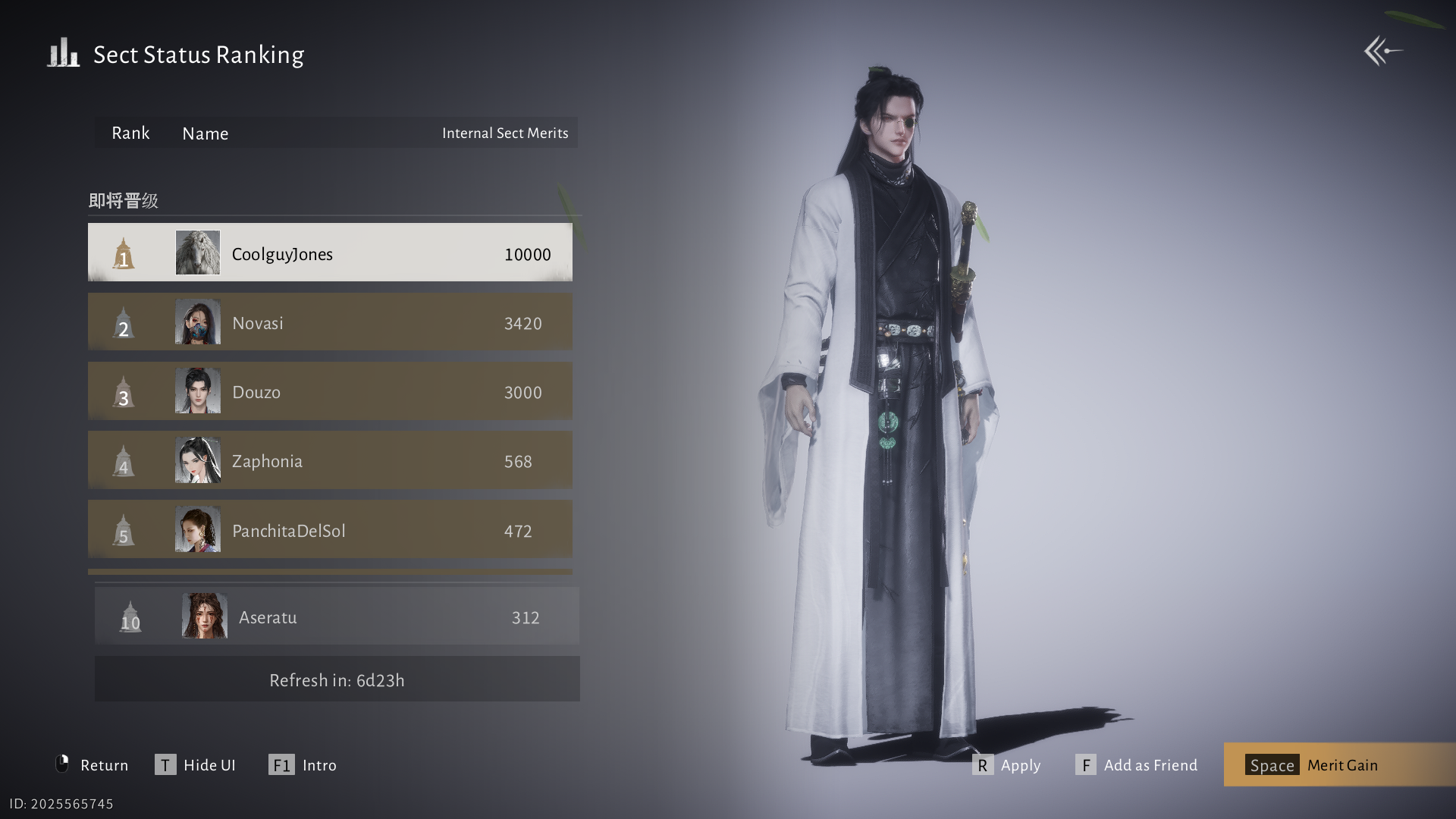Viewport: 1456px width, 819px height.
Task: Click the Aseratu rank 10 row
Action: click(x=336, y=617)
